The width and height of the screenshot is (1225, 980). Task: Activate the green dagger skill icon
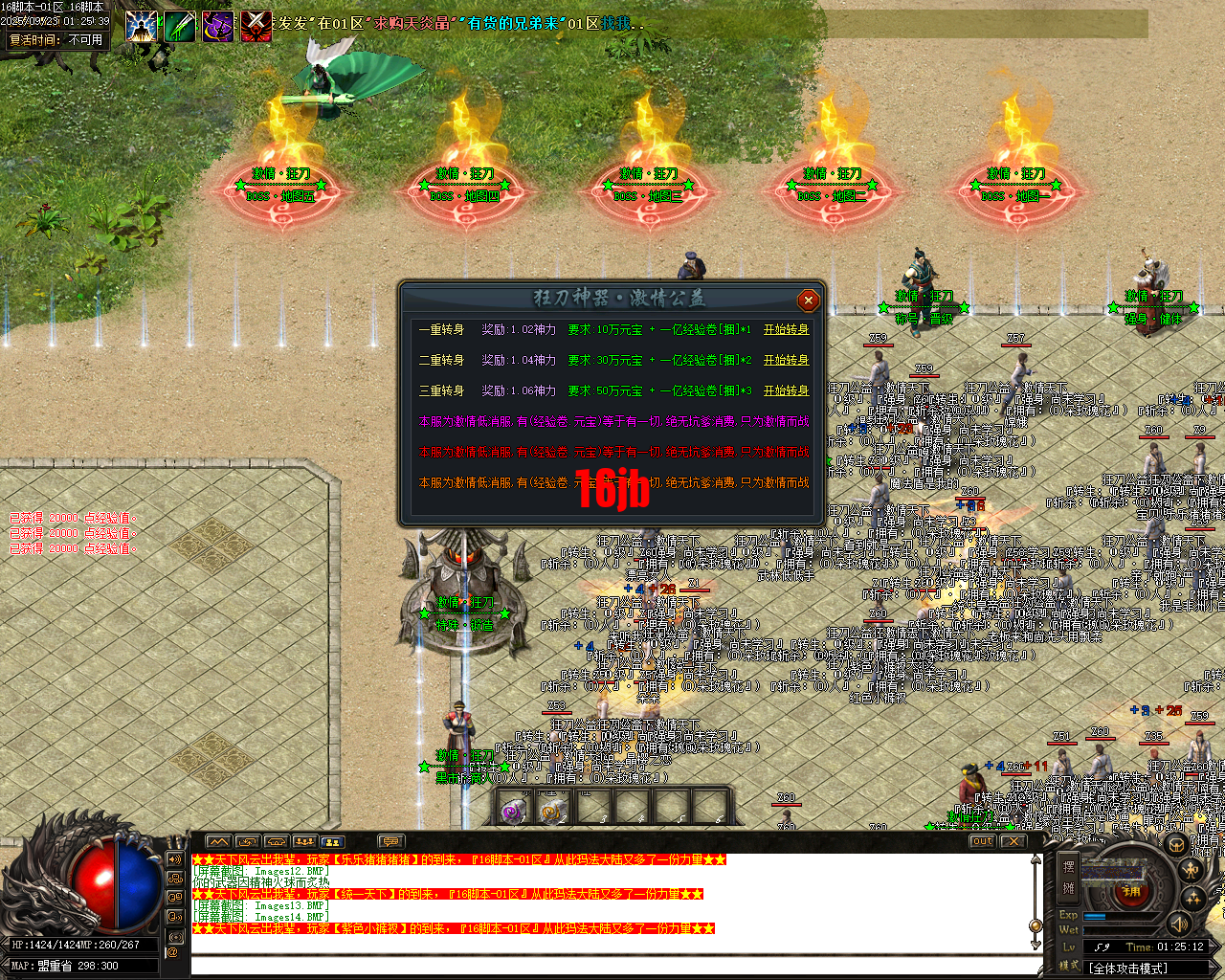pyautogui.click(x=179, y=26)
